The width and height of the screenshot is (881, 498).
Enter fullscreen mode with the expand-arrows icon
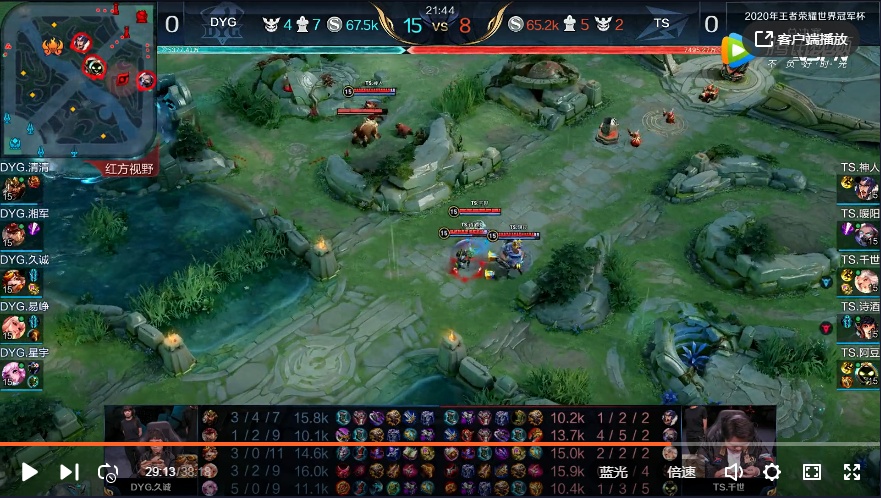click(852, 472)
